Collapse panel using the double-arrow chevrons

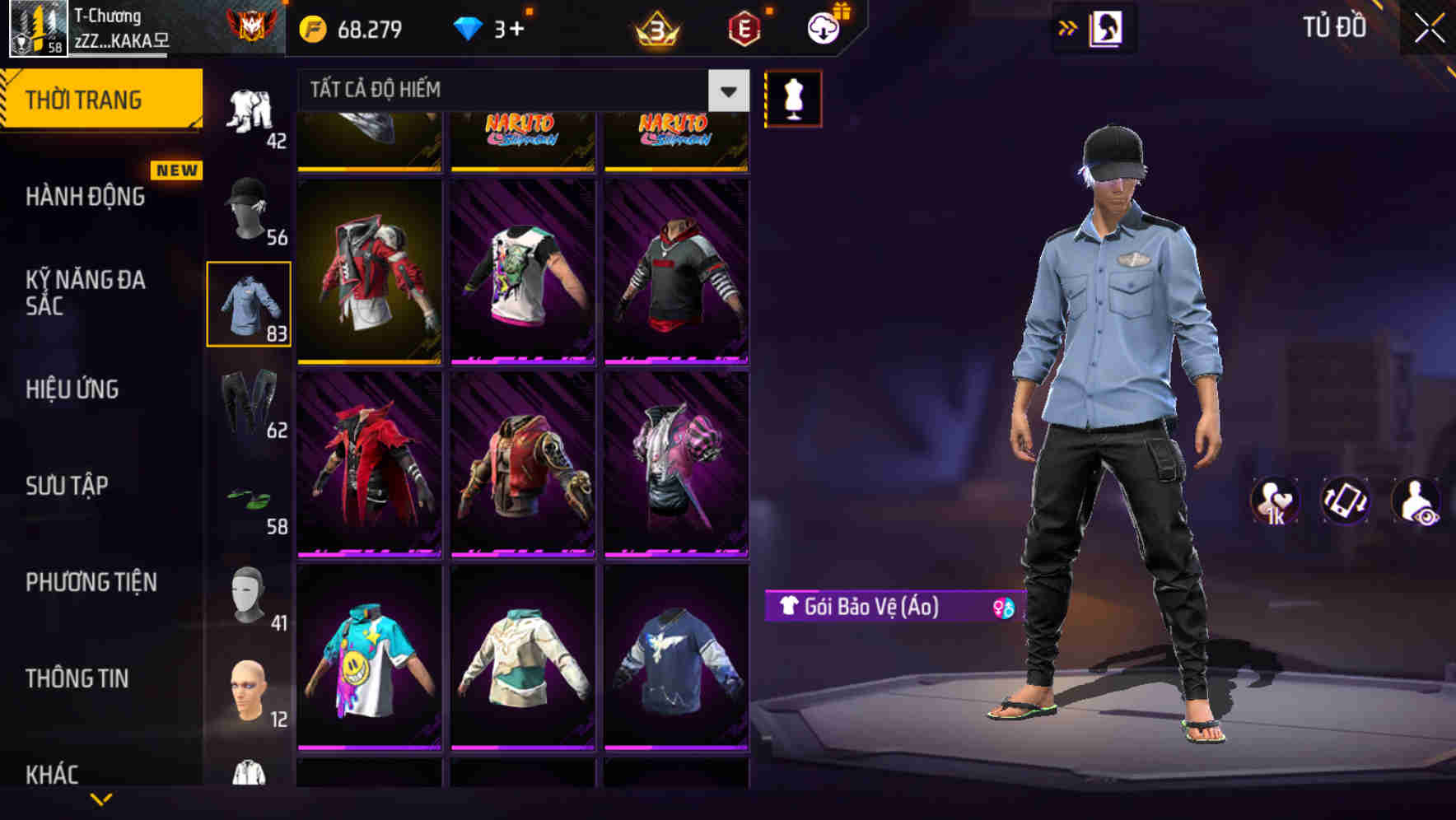coord(1066,27)
